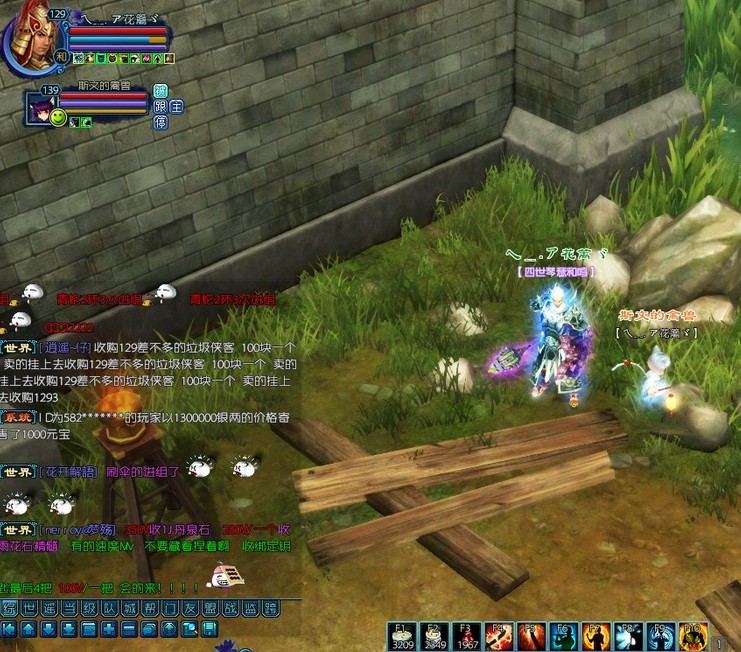The height and width of the screenshot is (652, 741).
Task: Use the F1 consumable with 3209 count
Action: tap(403, 636)
